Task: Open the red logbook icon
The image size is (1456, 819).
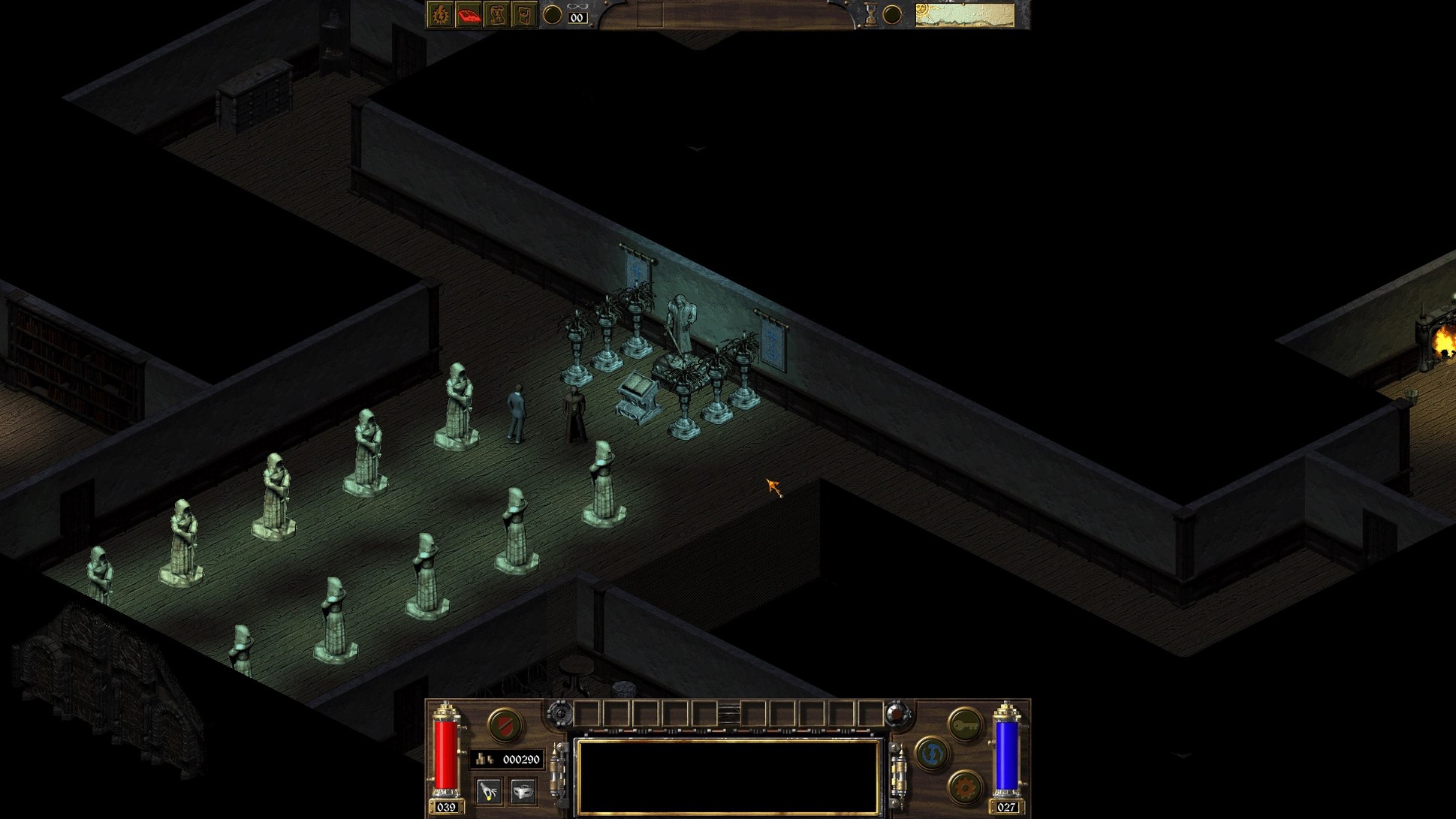Action: tap(469, 15)
